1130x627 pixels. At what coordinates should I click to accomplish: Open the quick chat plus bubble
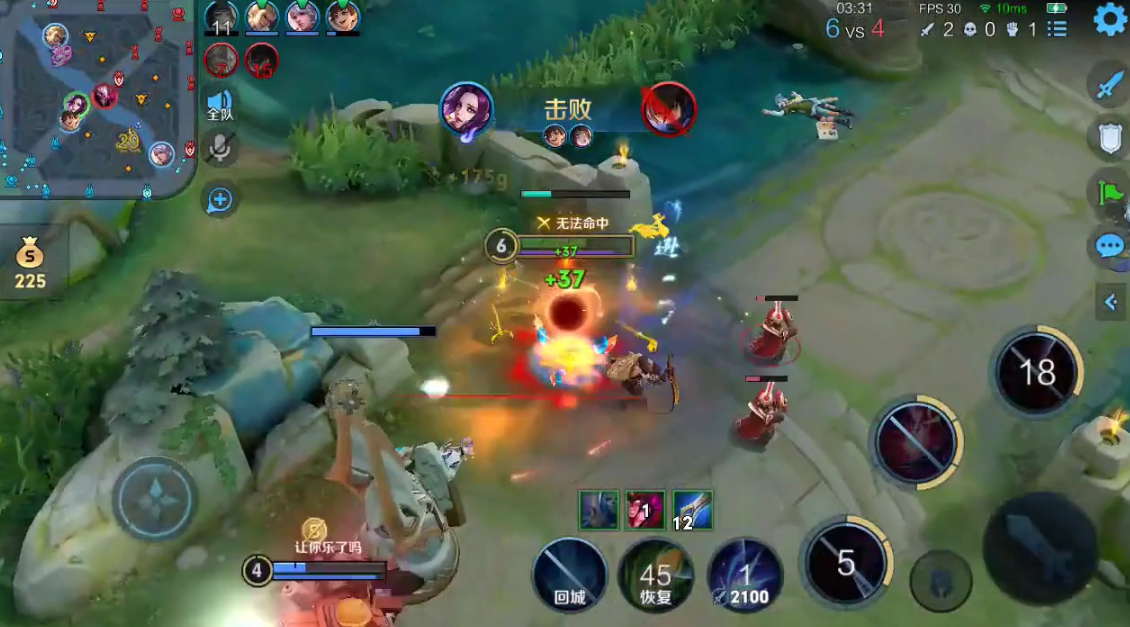tap(220, 200)
